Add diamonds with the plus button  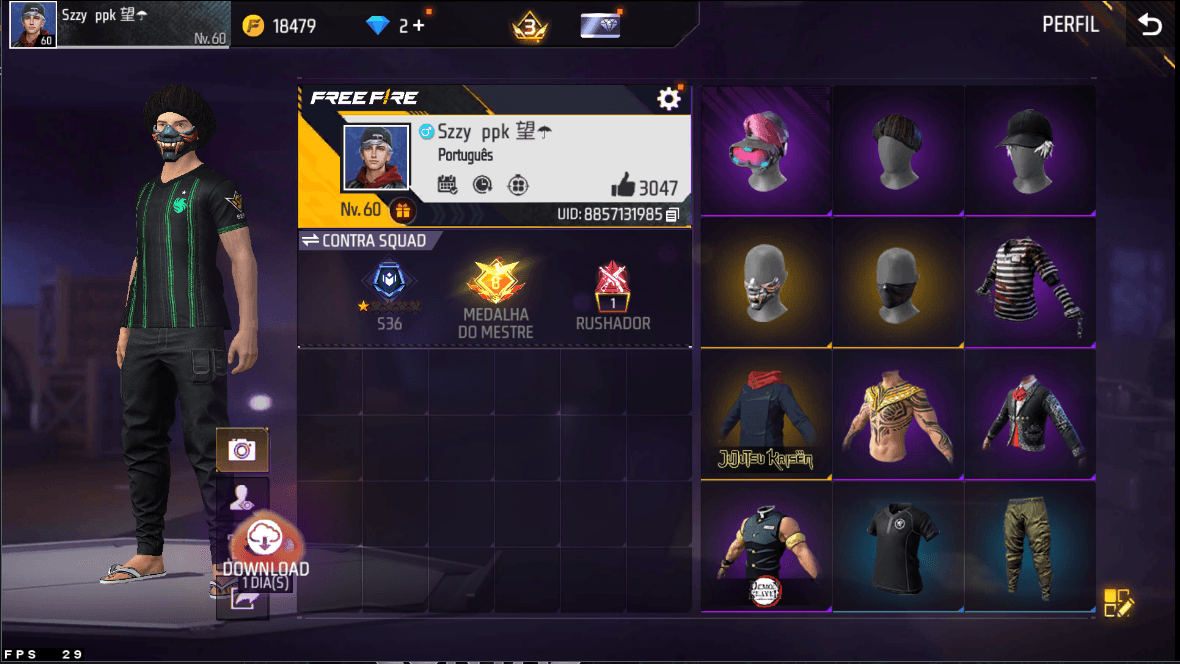(418, 26)
